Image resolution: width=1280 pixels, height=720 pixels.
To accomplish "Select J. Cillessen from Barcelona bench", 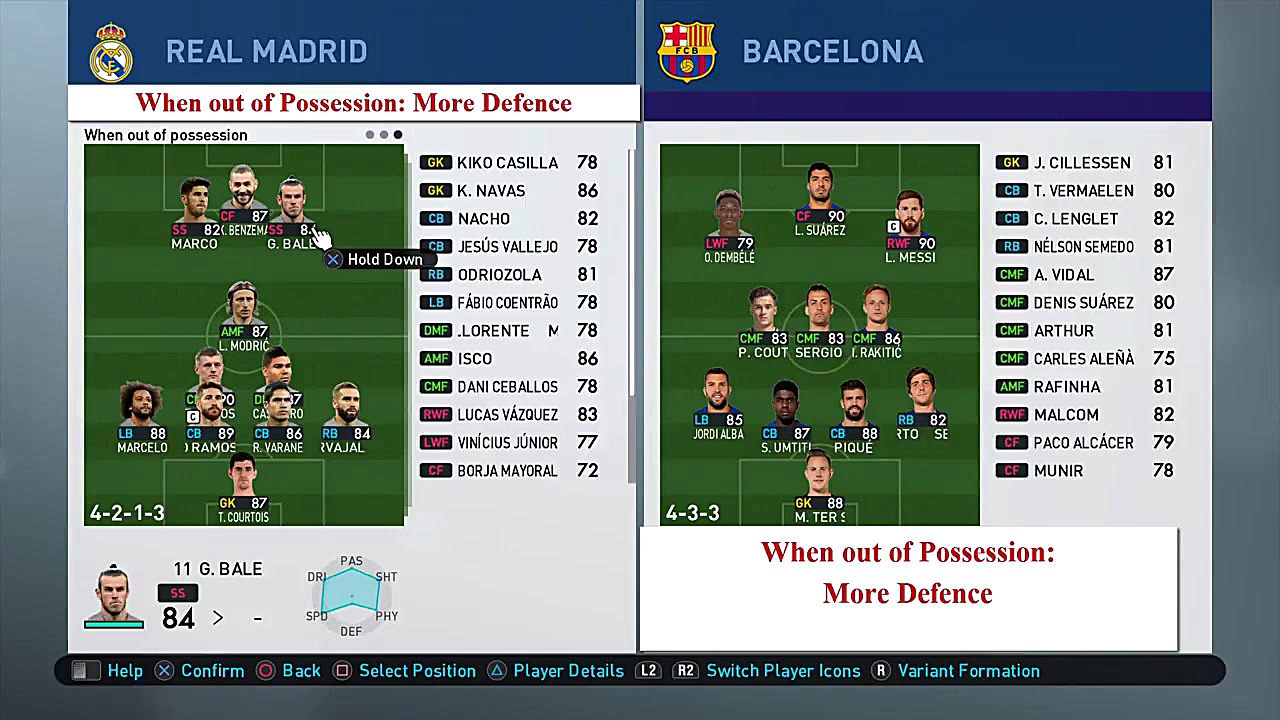I will tap(1082, 163).
